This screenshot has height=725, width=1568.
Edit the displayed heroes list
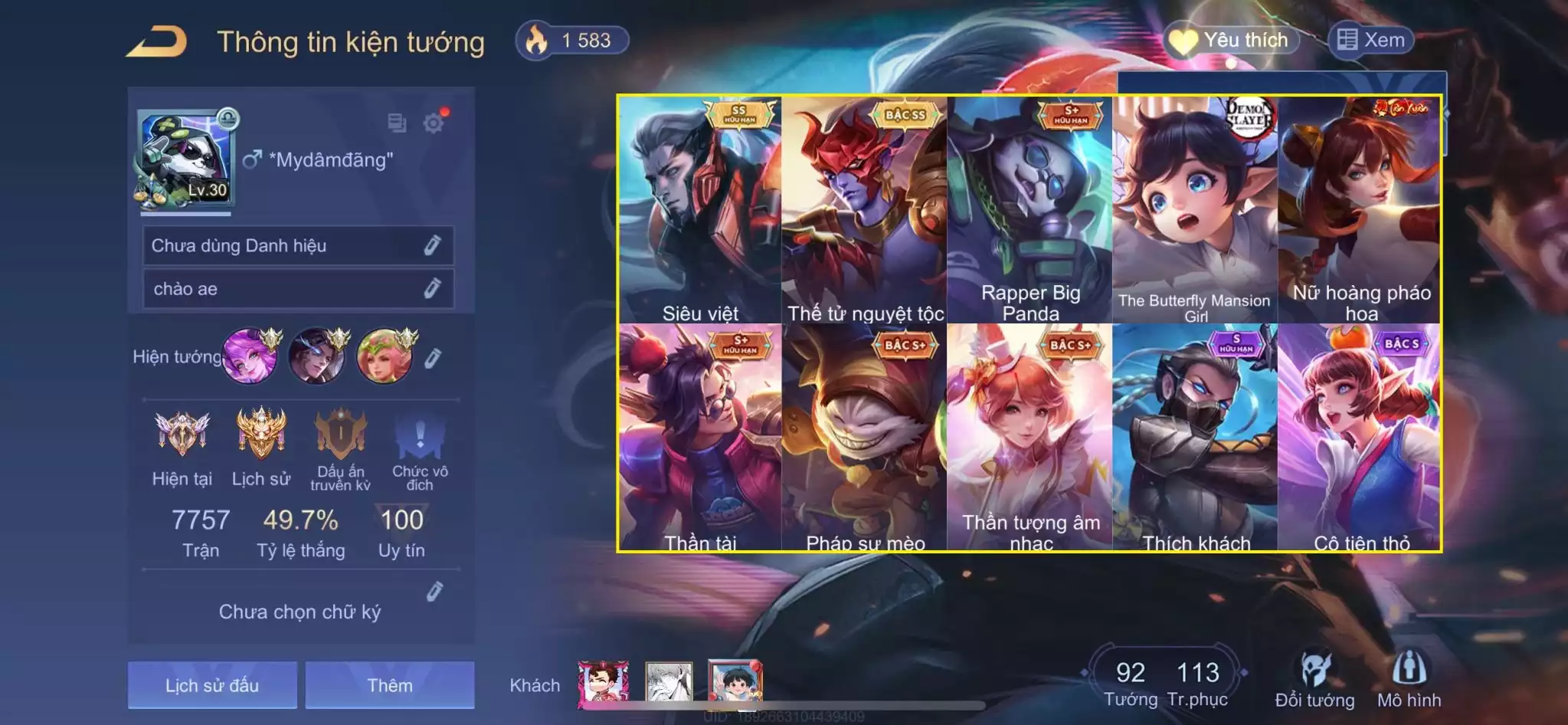click(x=433, y=358)
